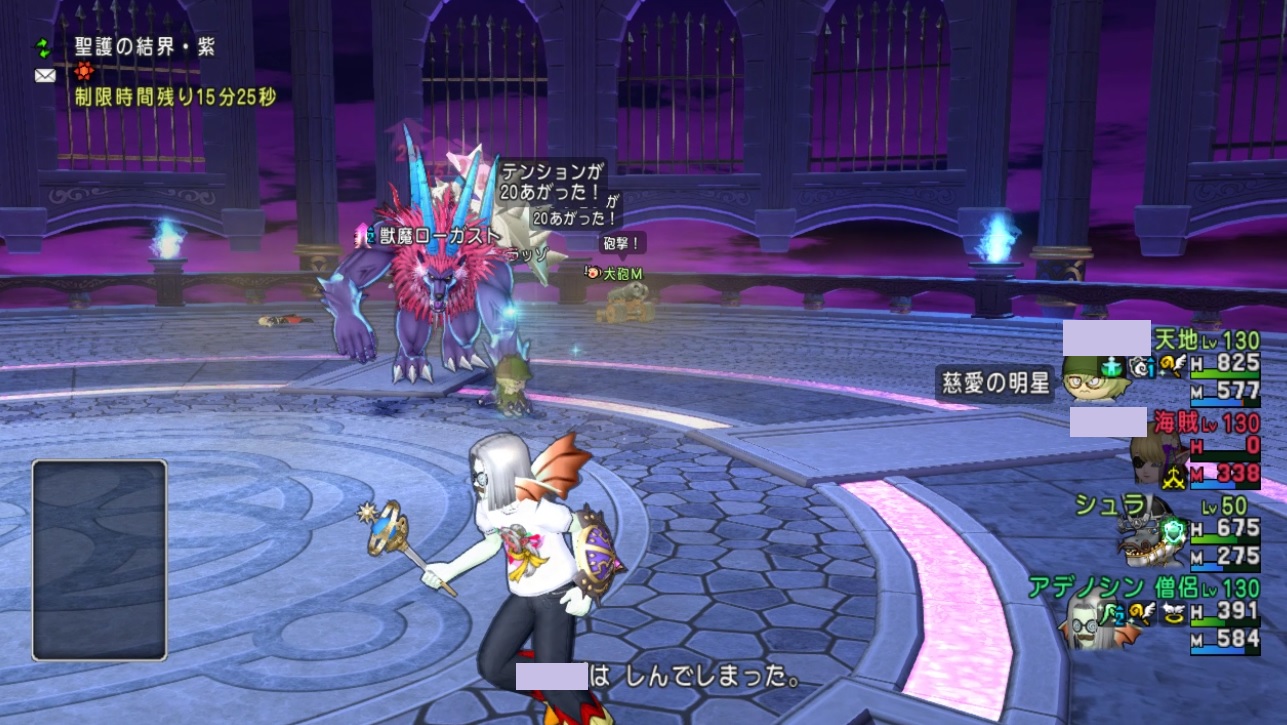This screenshot has width=1287, height=725.
Task: Open the mail envelope icon
Action: 44,76
